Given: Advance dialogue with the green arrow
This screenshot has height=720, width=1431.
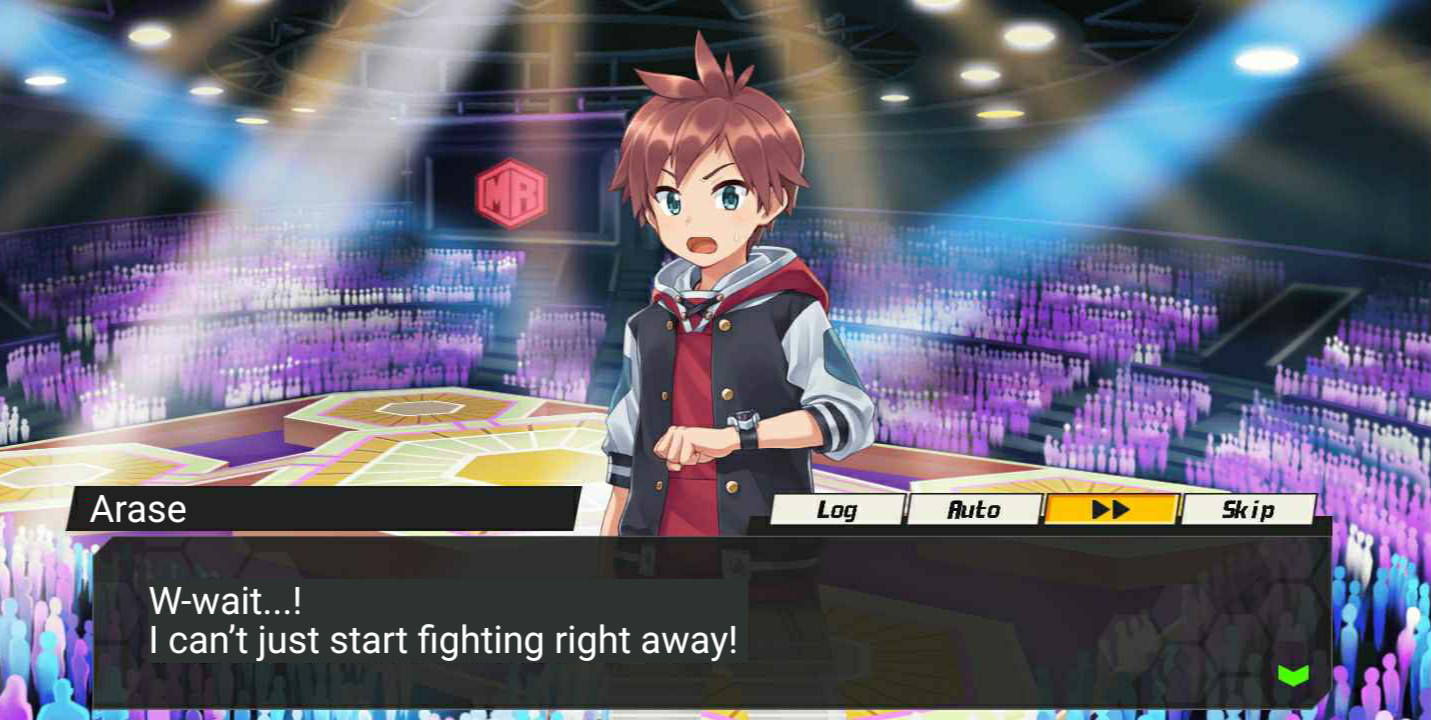Looking at the screenshot, I should click(1293, 675).
